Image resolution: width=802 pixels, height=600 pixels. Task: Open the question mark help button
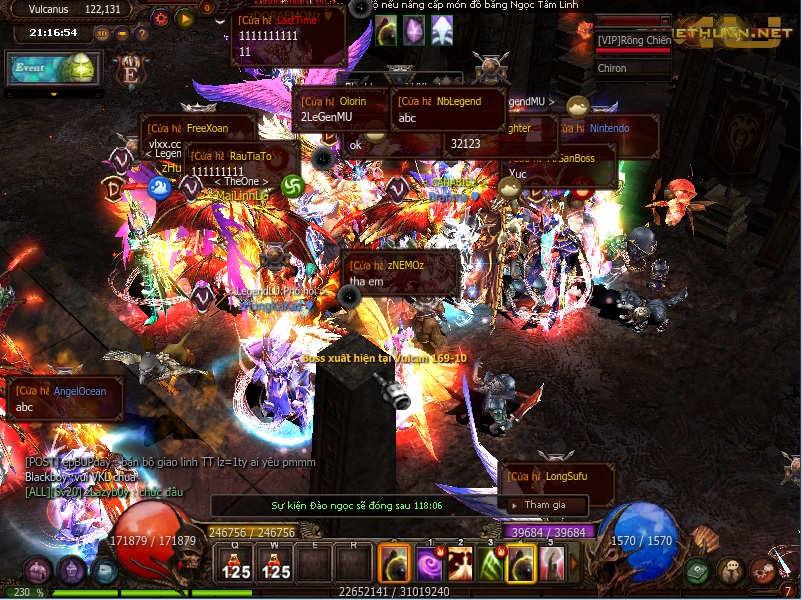[141, 33]
